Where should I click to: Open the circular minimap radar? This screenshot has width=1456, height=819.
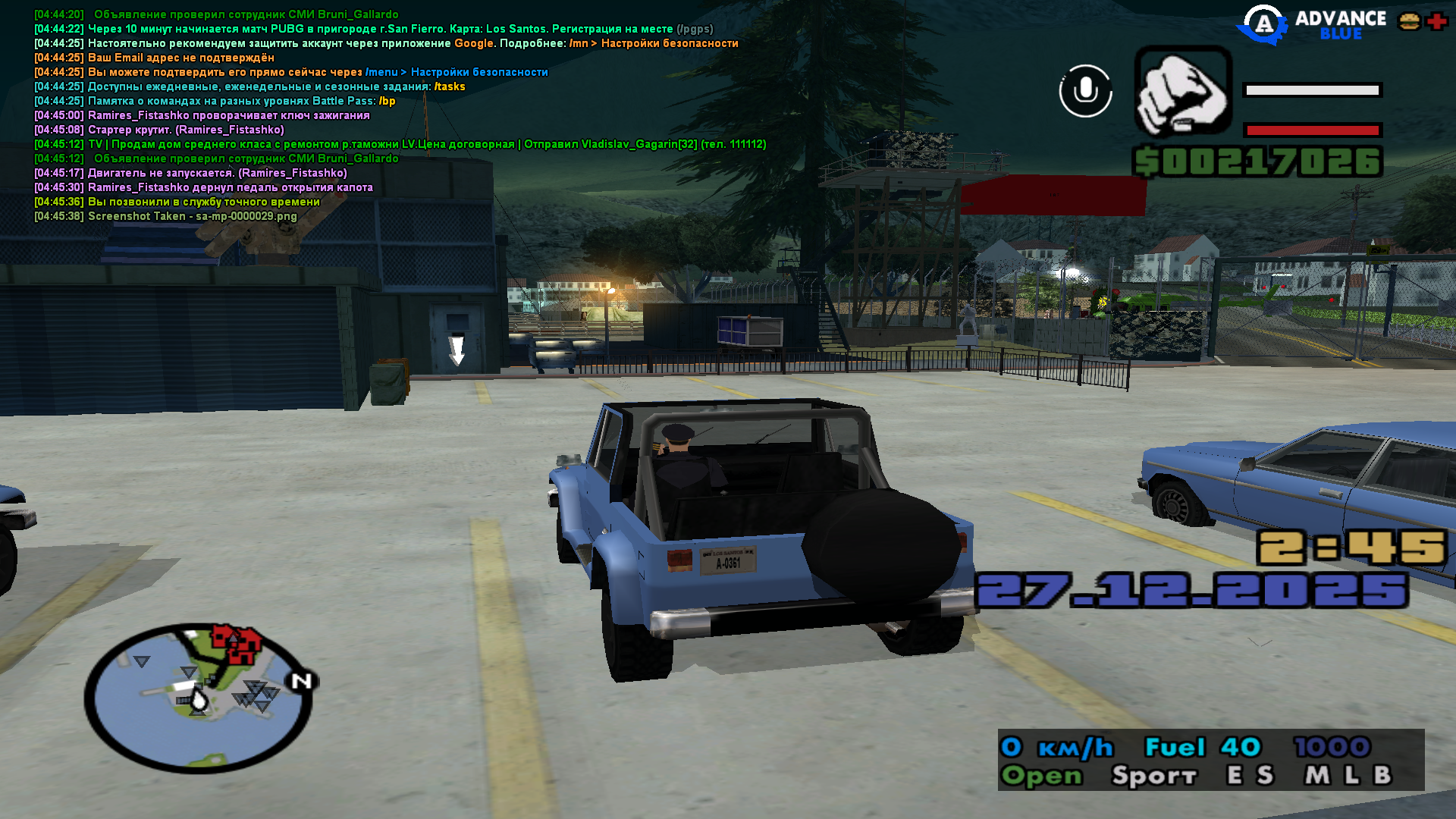click(199, 698)
